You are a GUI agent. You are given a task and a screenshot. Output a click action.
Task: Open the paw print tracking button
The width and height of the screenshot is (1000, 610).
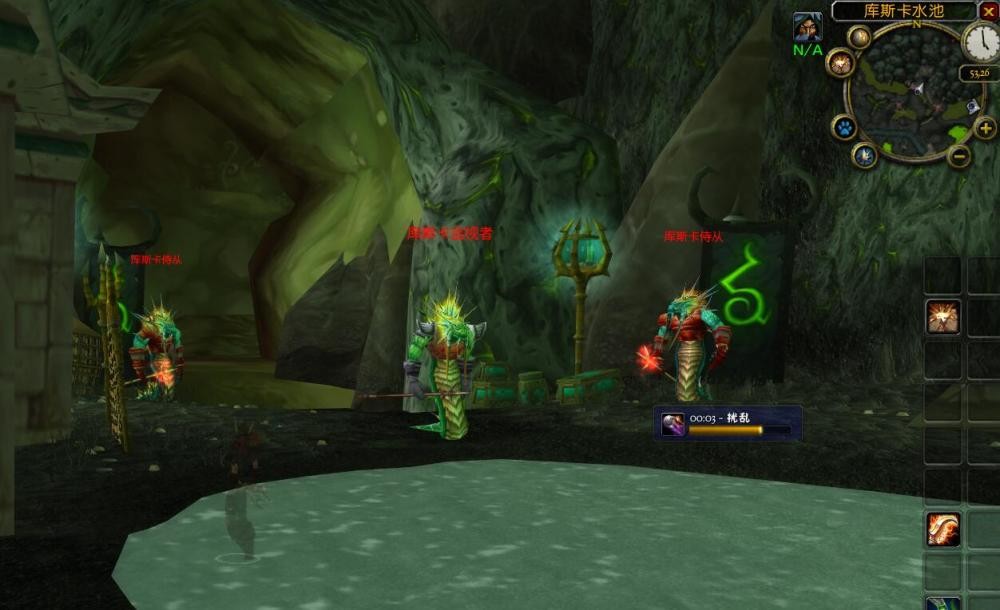pos(844,128)
